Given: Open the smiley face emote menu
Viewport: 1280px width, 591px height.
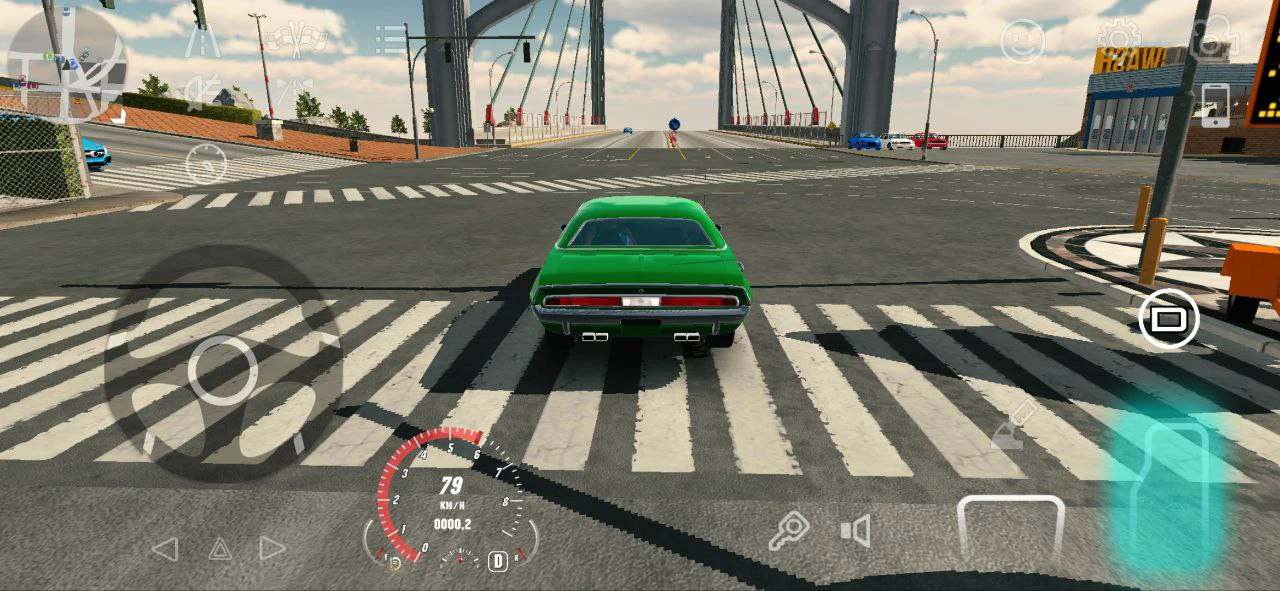Looking at the screenshot, I should coord(1022,41).
